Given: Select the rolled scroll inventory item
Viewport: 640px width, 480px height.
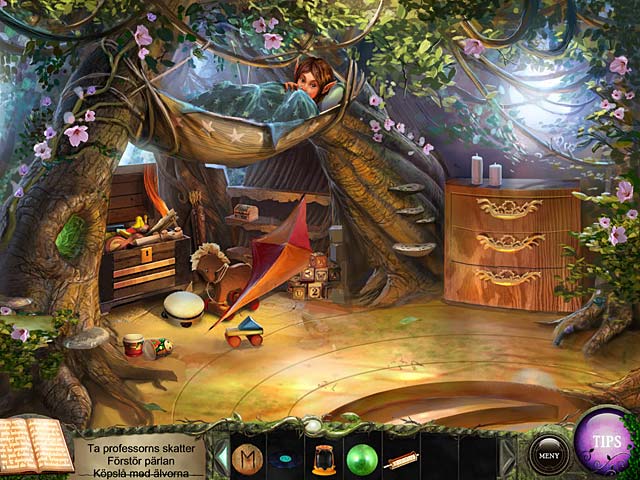Looking at the screenshot, I should coord(399,459).
